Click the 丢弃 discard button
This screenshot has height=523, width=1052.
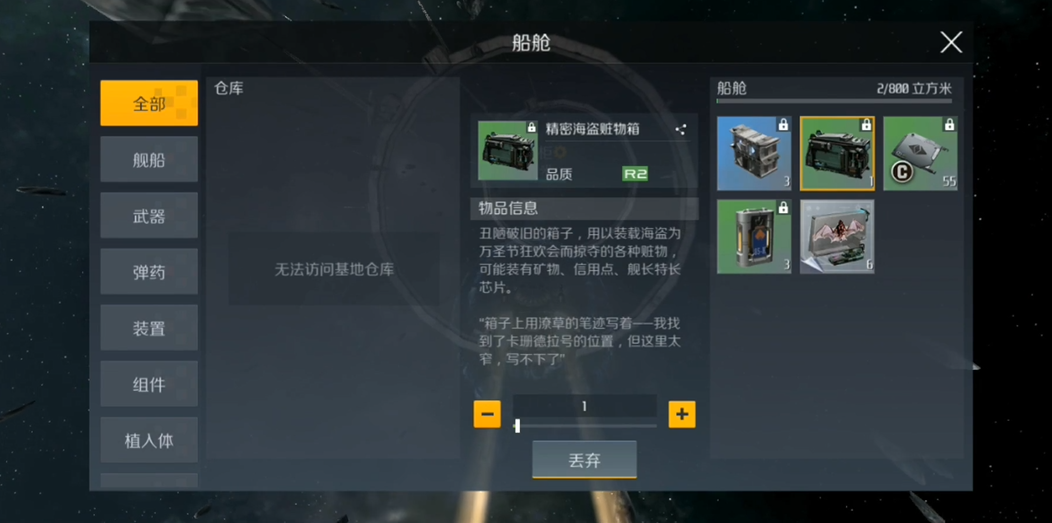coord(584,460)
